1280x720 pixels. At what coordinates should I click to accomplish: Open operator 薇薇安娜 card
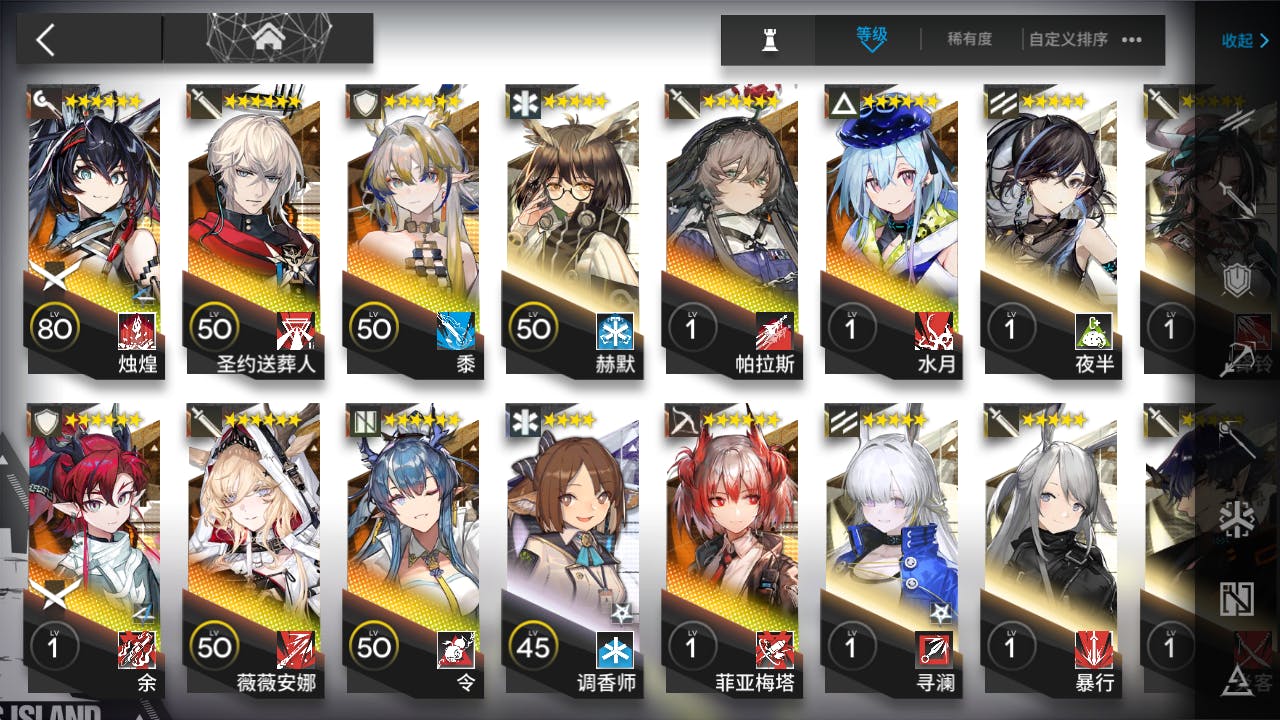click(254, 550)
